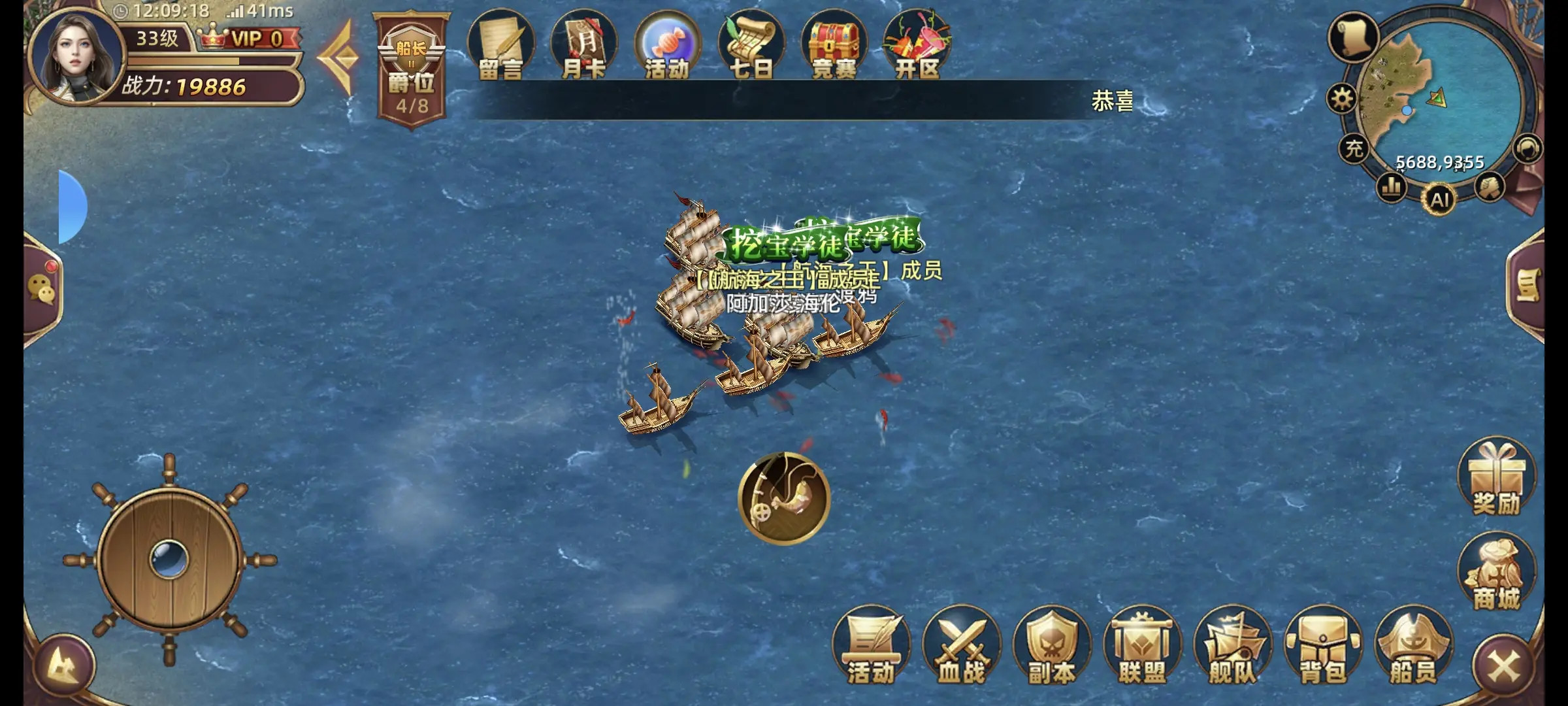This screenshot has height=706, width=1568.
Task: Open the 竞赛 competition treasure chest icon
Action: tap(835, 44)
